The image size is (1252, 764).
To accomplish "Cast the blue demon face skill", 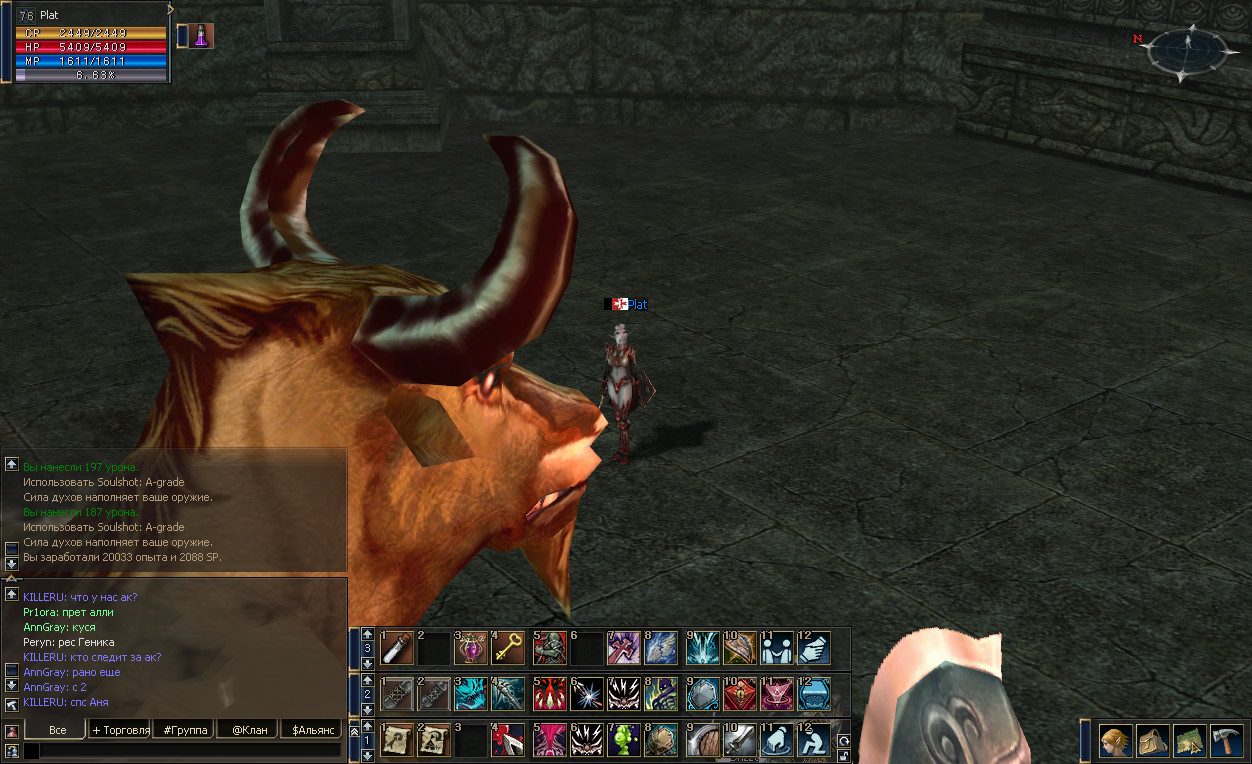I will click(470, 693).
